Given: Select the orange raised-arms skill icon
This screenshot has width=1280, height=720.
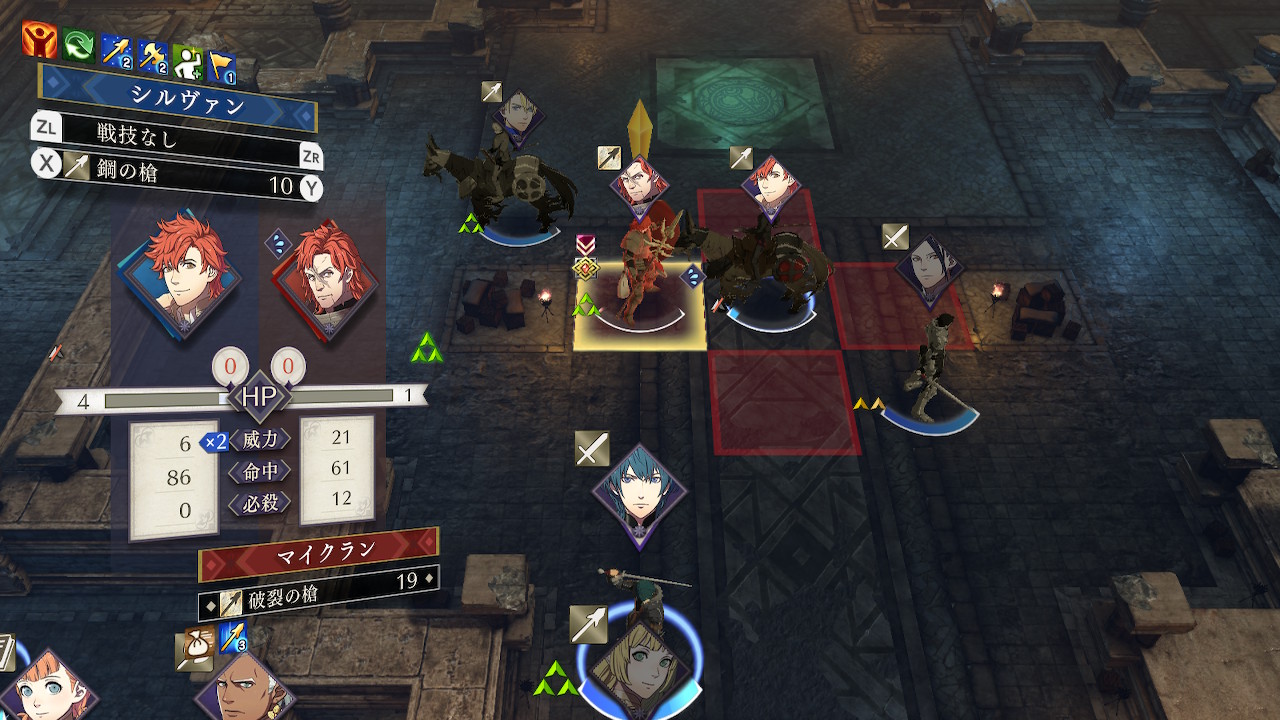Looking at the screenshot, I should point(39,40).
